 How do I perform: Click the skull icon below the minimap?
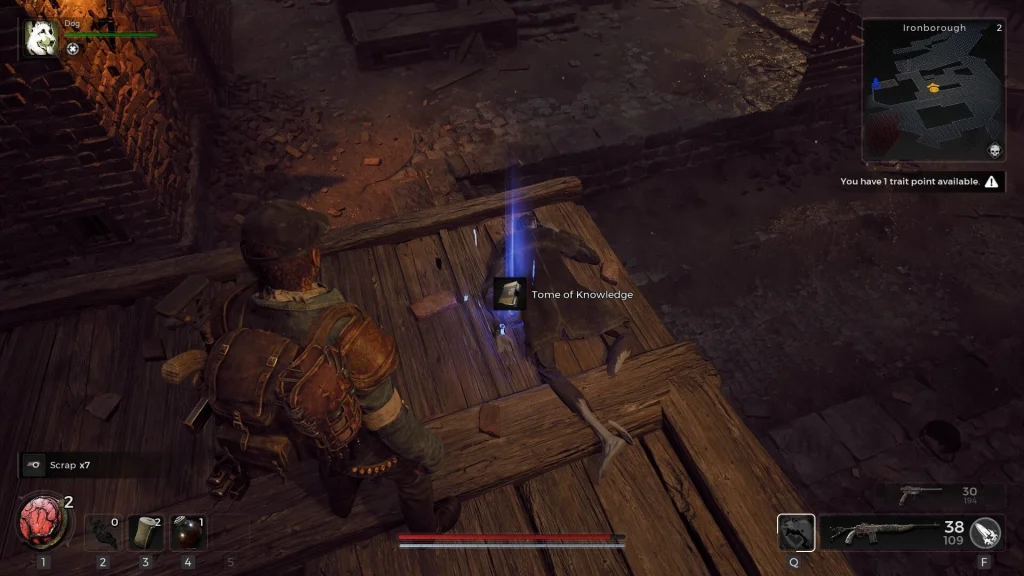point(994,151)
